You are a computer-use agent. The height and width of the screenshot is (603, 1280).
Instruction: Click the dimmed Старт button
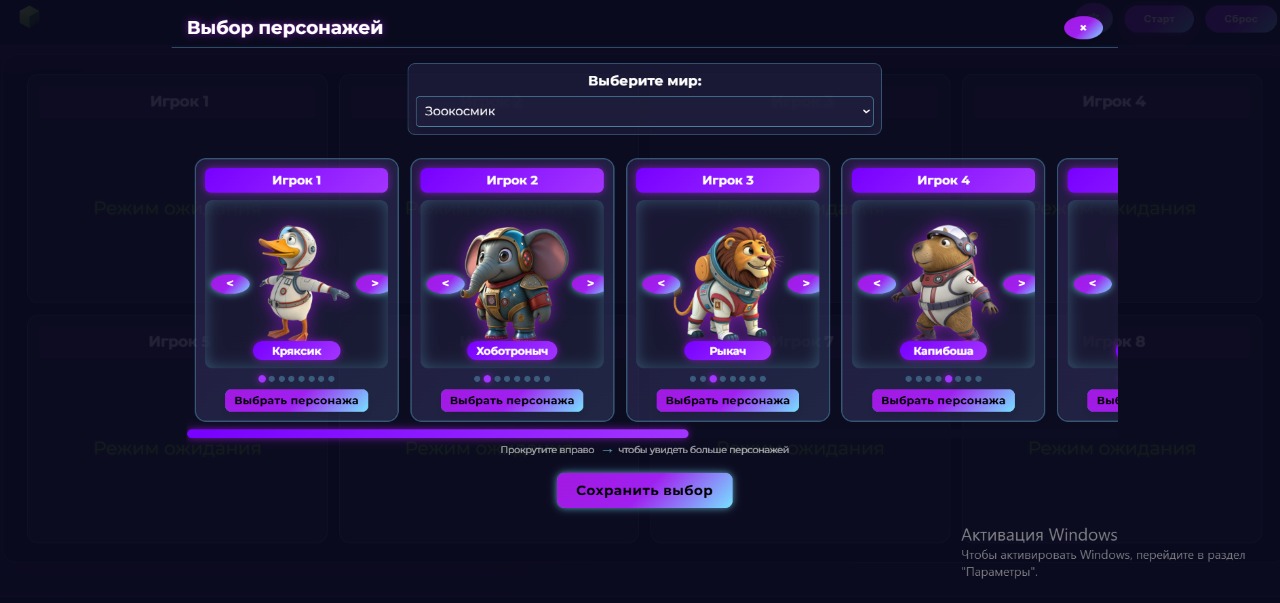[x=1159, y=19]
